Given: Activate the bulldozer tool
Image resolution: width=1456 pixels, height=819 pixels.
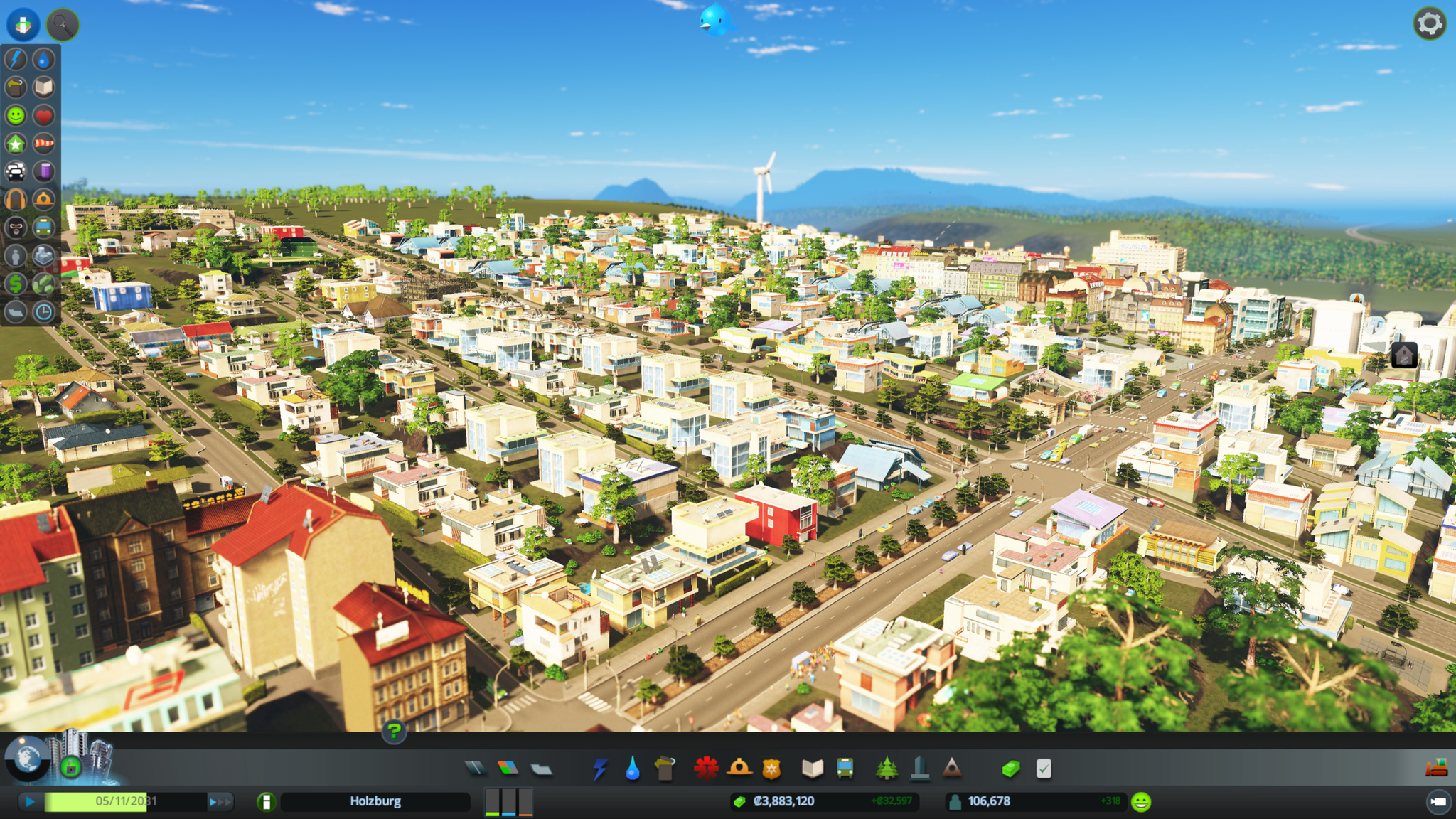Looking at the screenshot, I should (x=1437, y=768).
